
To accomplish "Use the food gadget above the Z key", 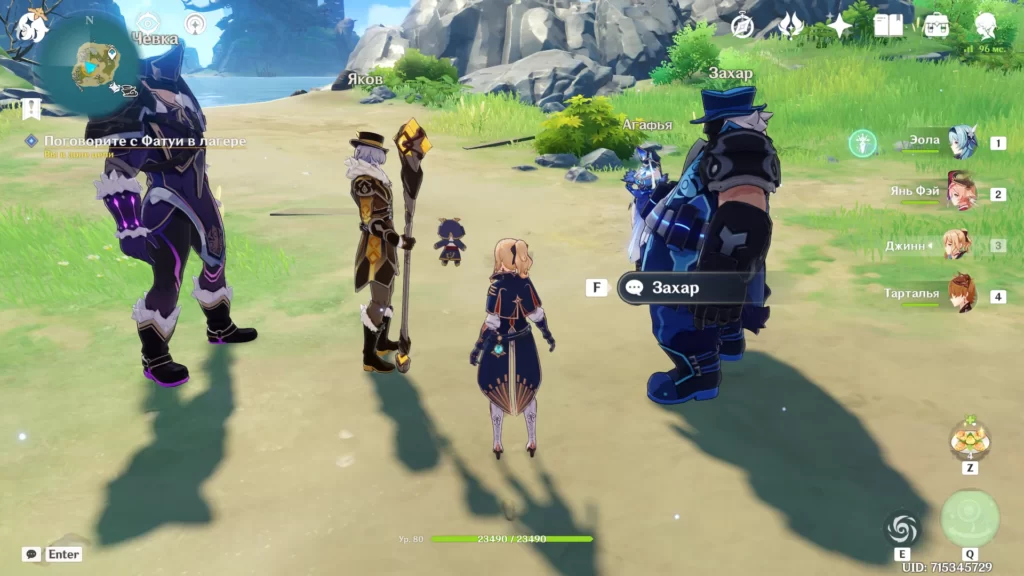I will click(x=969, y=439).
